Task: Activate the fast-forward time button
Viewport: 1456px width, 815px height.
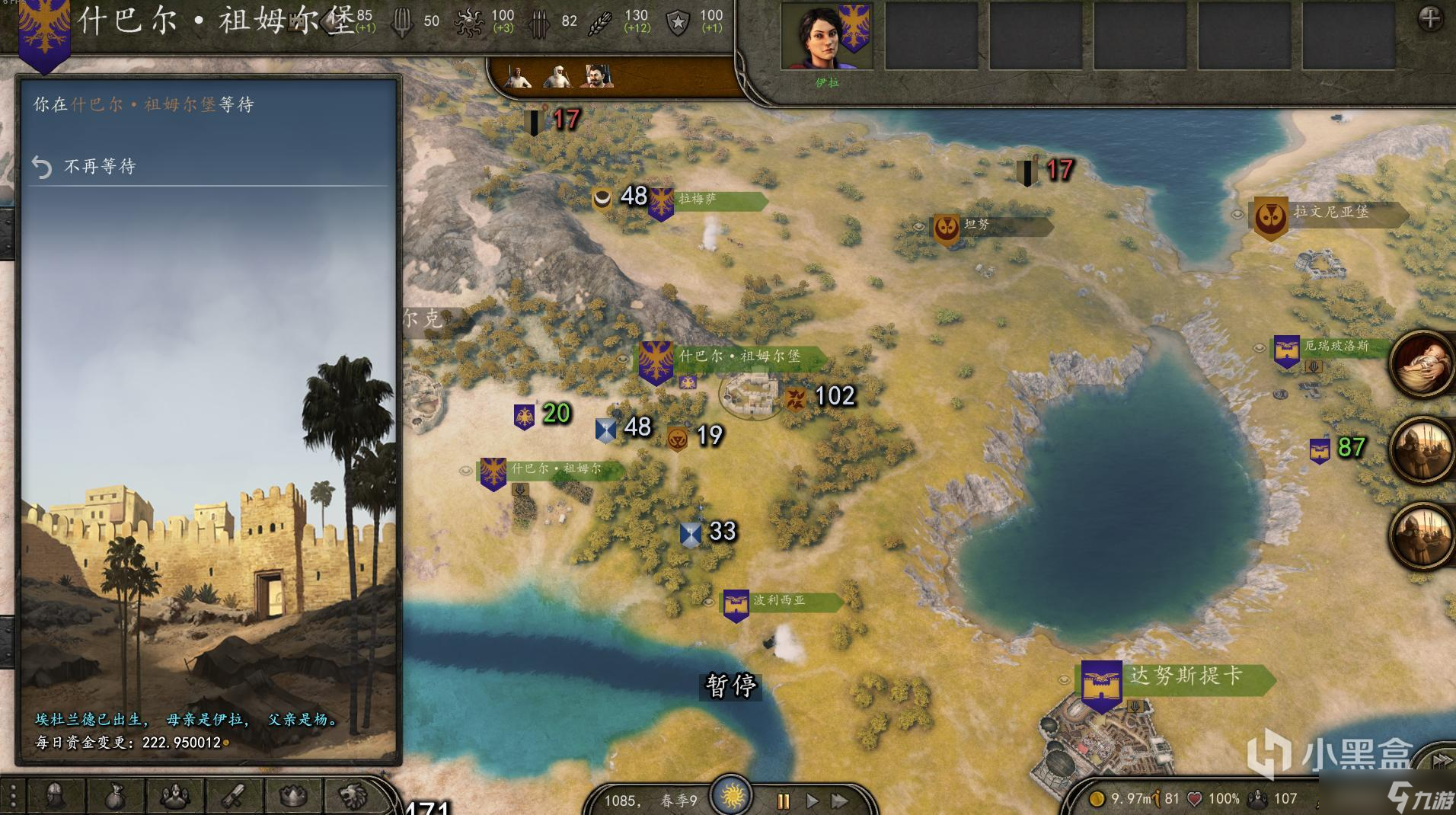Action: point(840,801)
